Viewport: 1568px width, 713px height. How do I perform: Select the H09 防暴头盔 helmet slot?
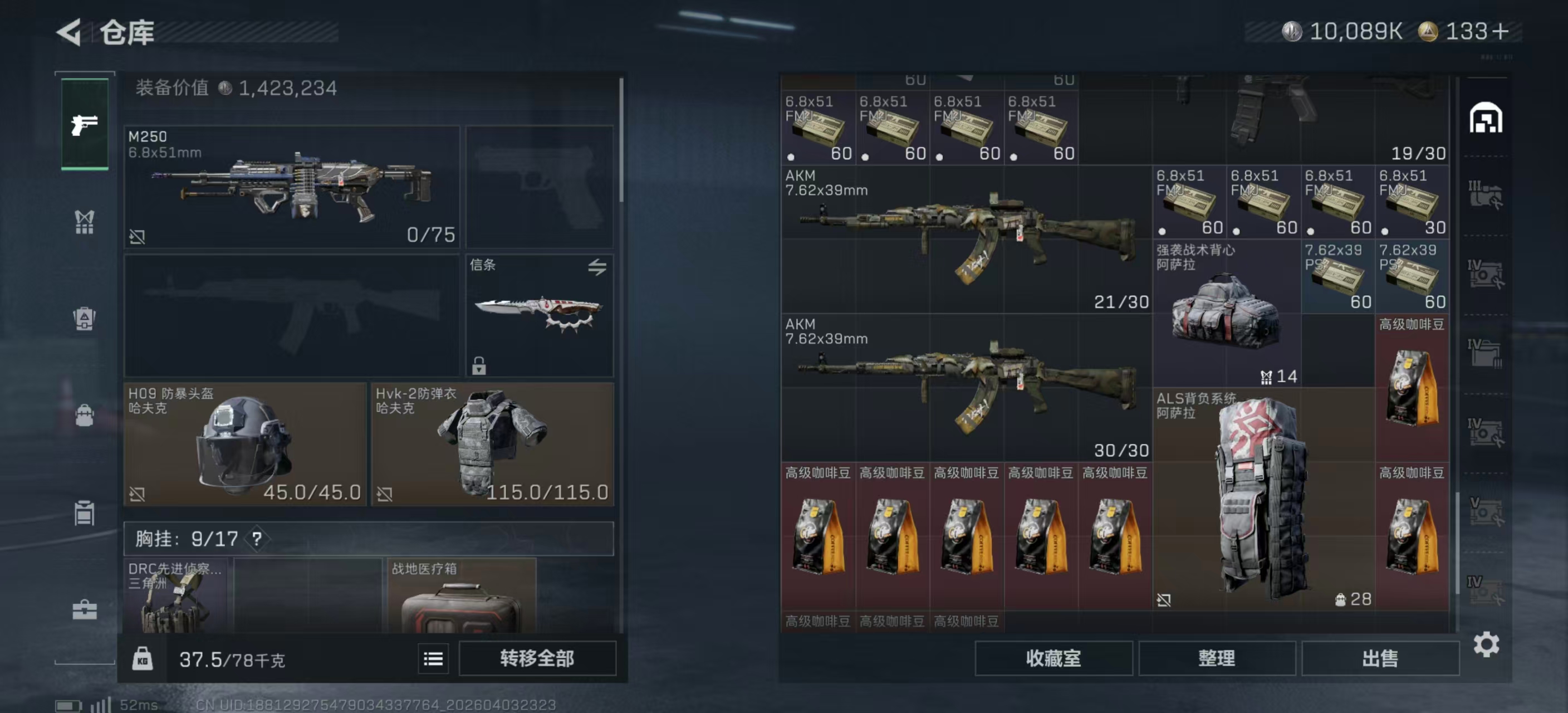[x=244, y=444]
